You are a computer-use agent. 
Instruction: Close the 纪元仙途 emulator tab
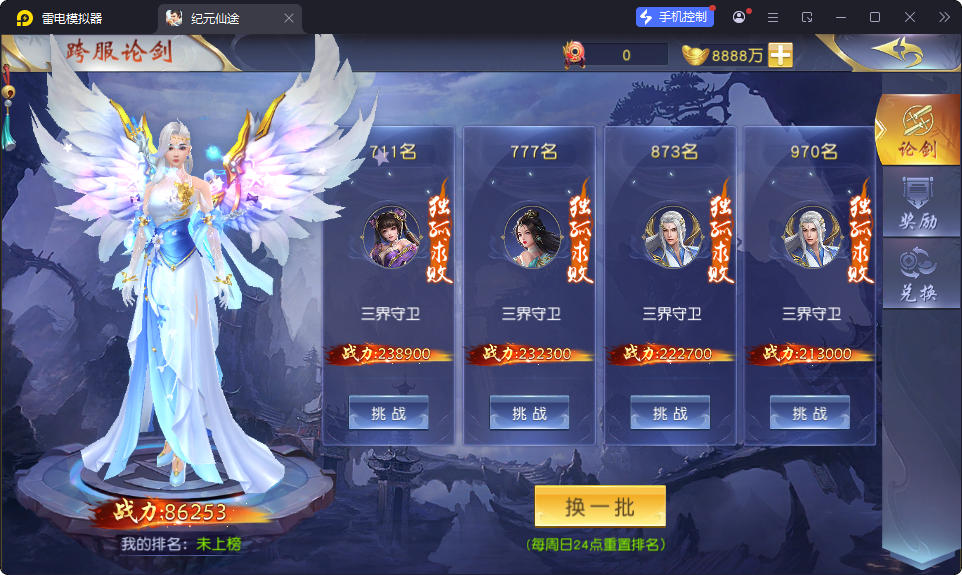click(289, 18)
